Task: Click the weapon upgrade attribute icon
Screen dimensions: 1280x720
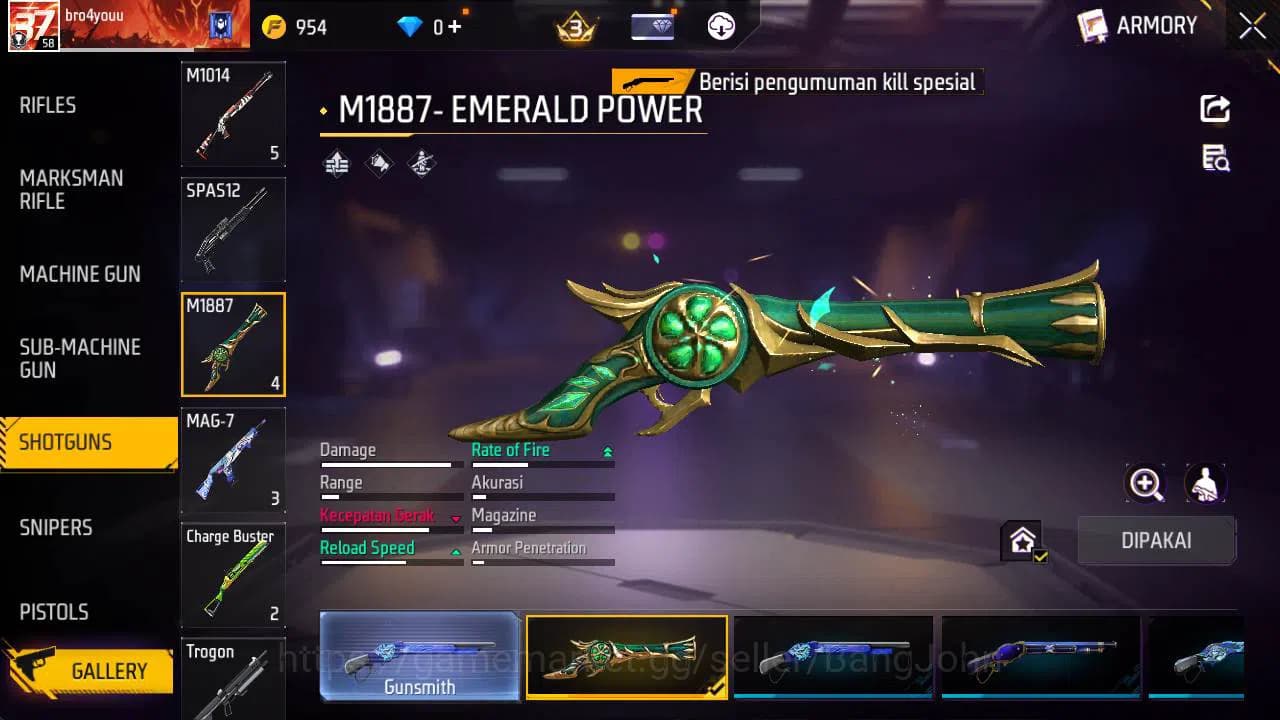Action: point(336,162)
